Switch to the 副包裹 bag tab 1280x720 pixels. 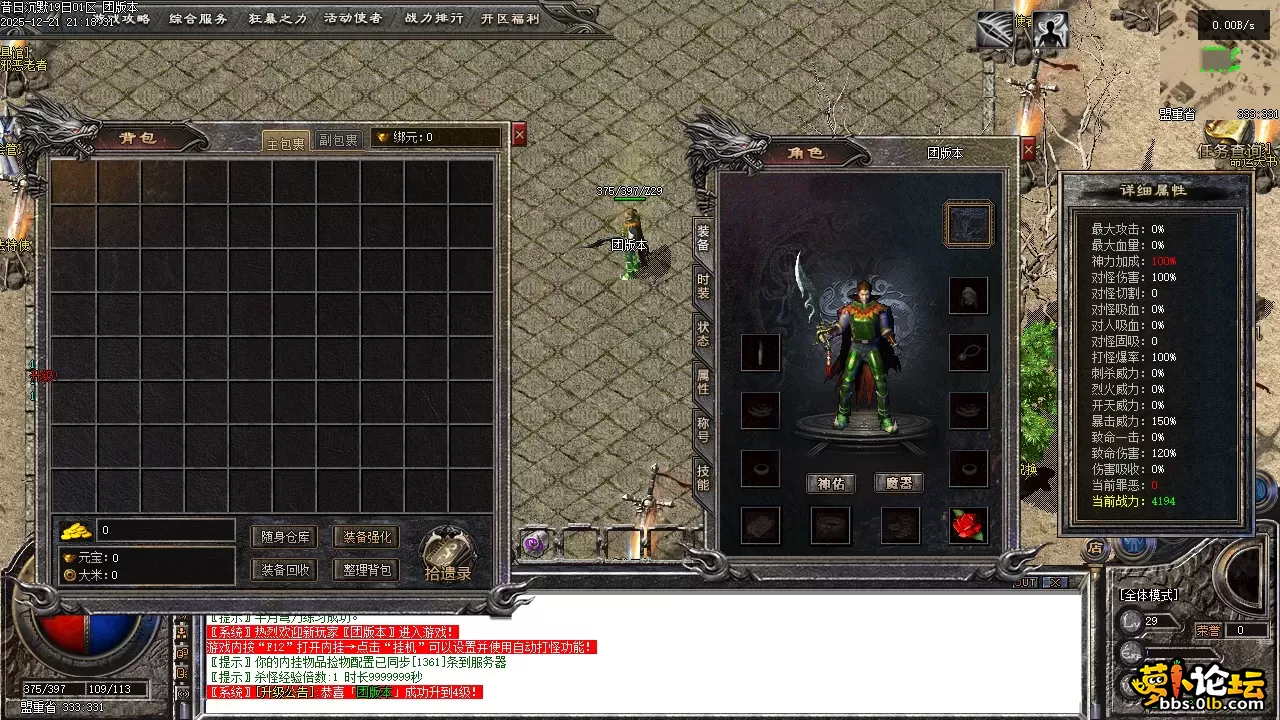[338, 141]
